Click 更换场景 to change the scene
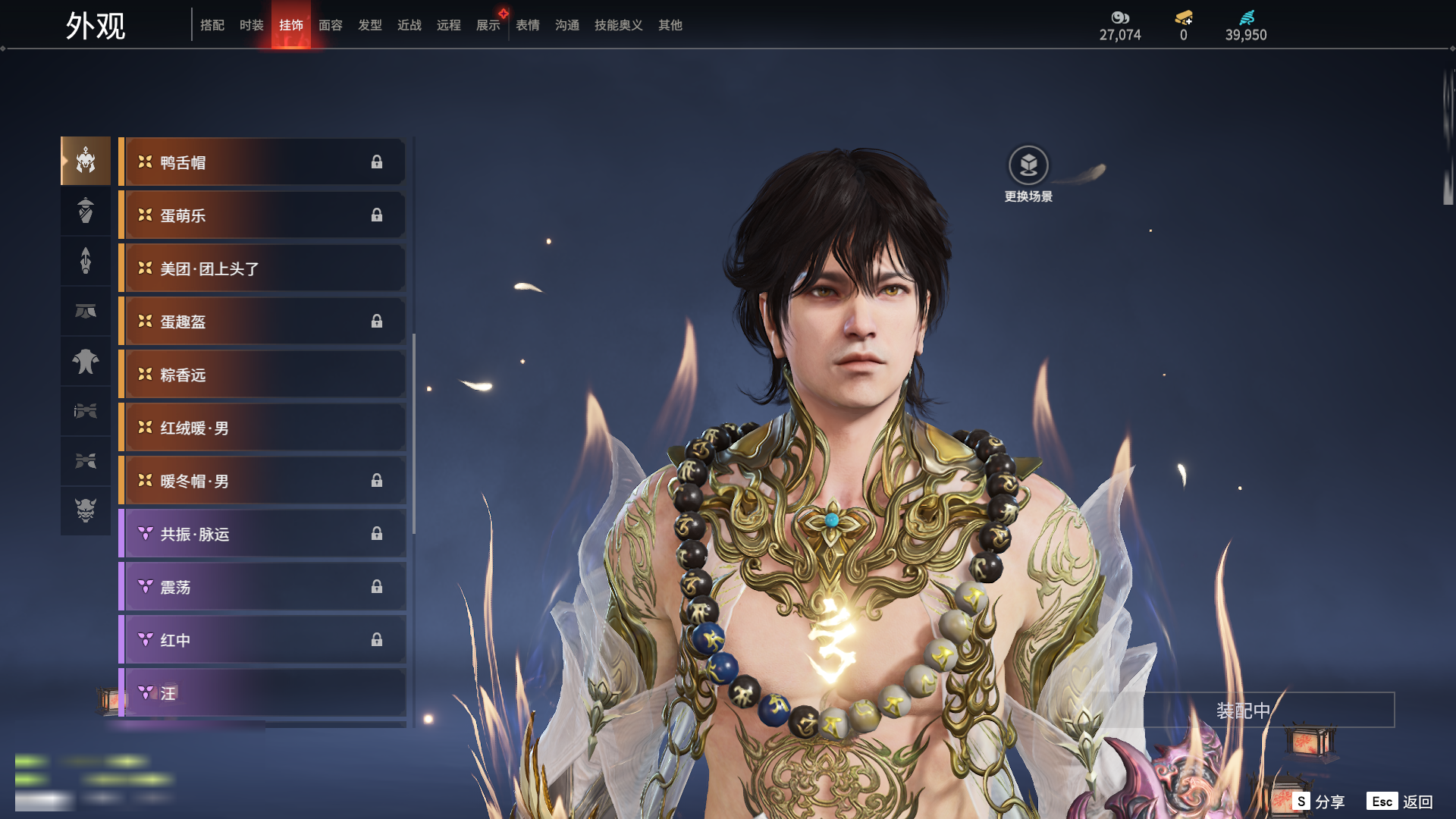The height and width of the screenshot is (819, 1456). pos(1028,174)
